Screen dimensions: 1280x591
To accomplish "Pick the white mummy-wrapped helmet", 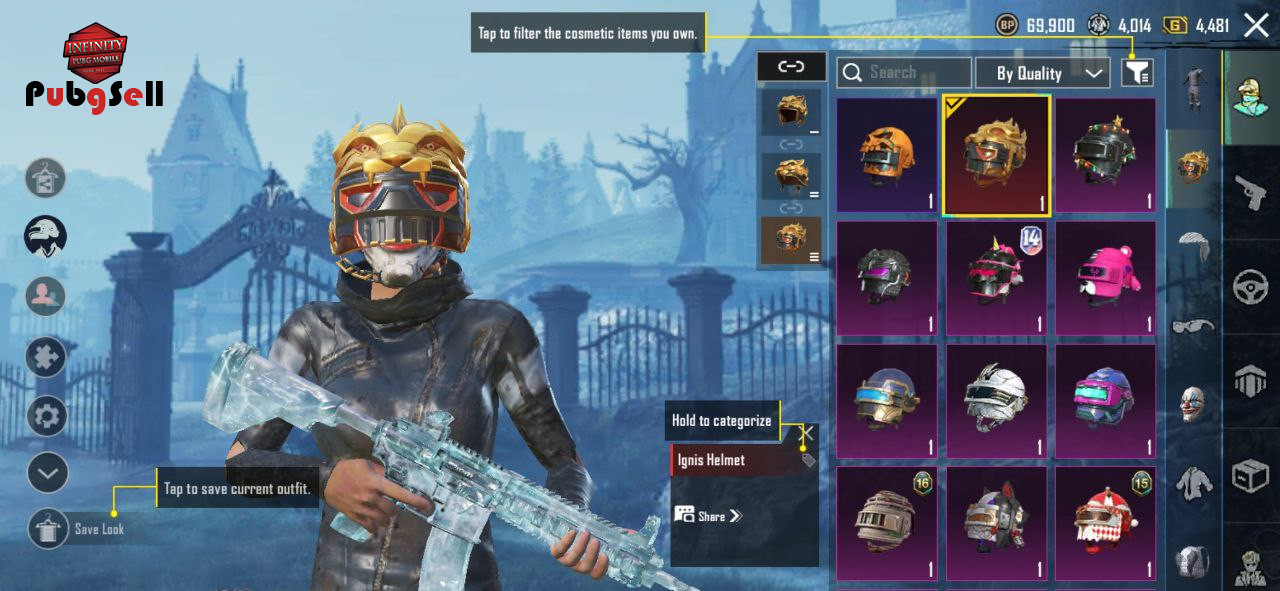I will [996, 402].
